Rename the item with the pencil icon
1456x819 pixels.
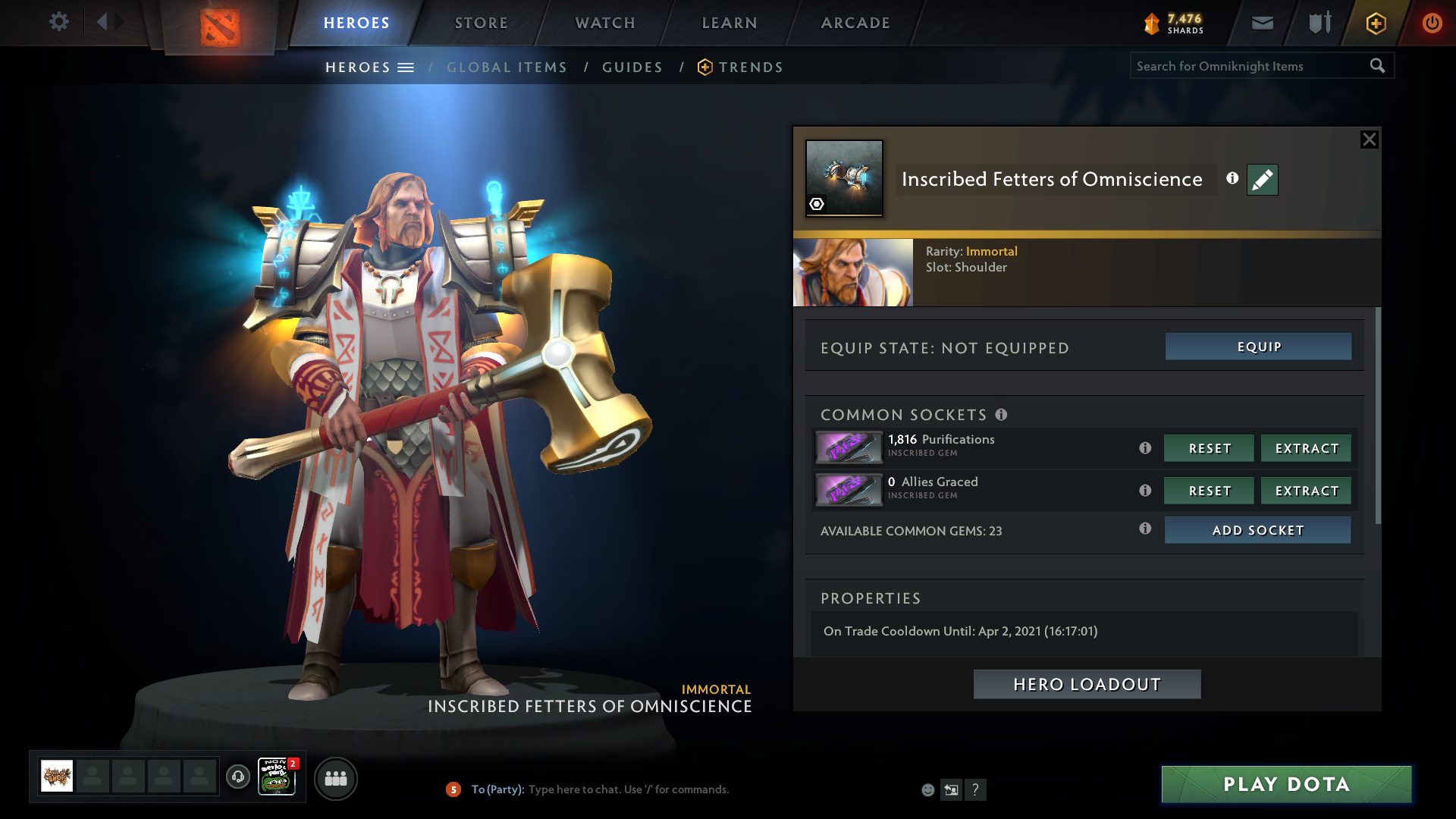pyautogui.click(x=1262, y=180)
